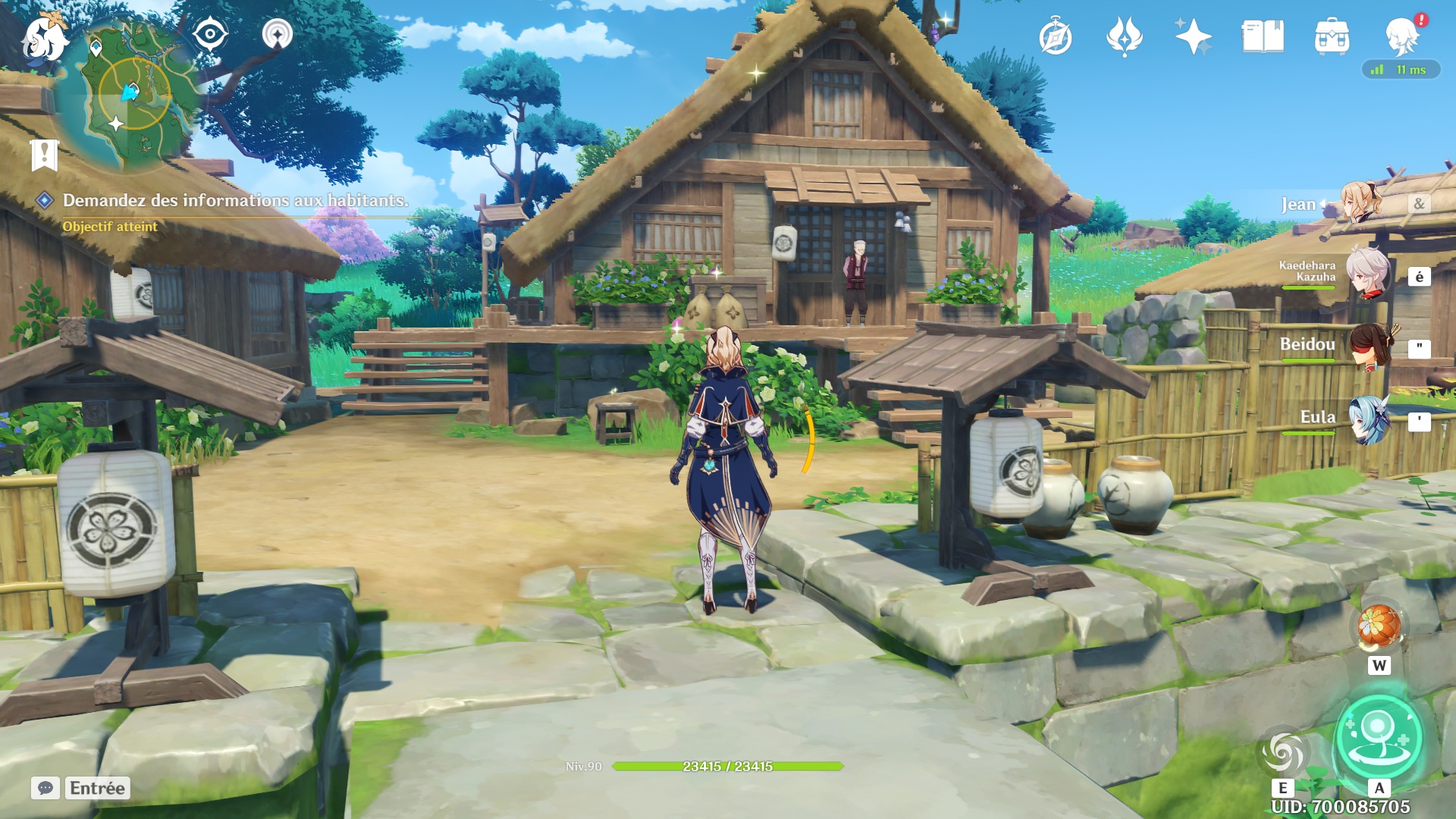This screenshot has height=819, width=1456.
Task: Select the tracked quest objective text
Action: (x=235, y=200)
